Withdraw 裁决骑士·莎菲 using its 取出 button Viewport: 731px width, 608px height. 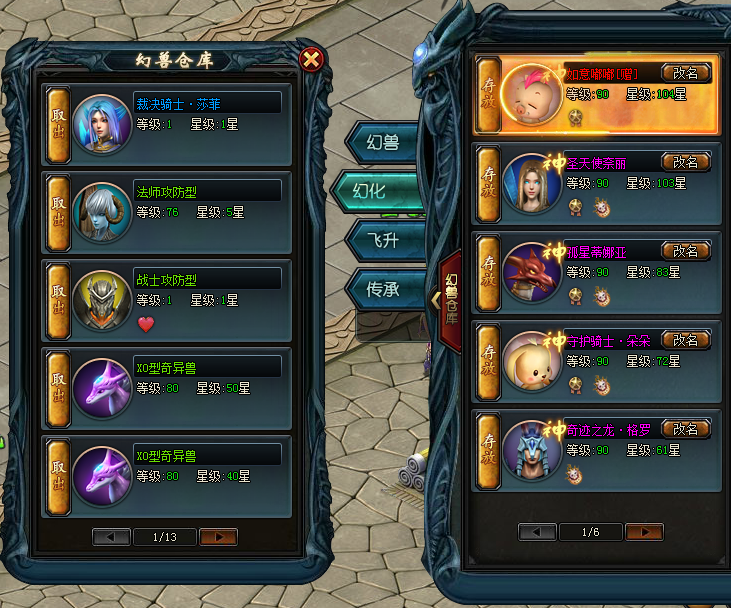click(x=58, y=125)
